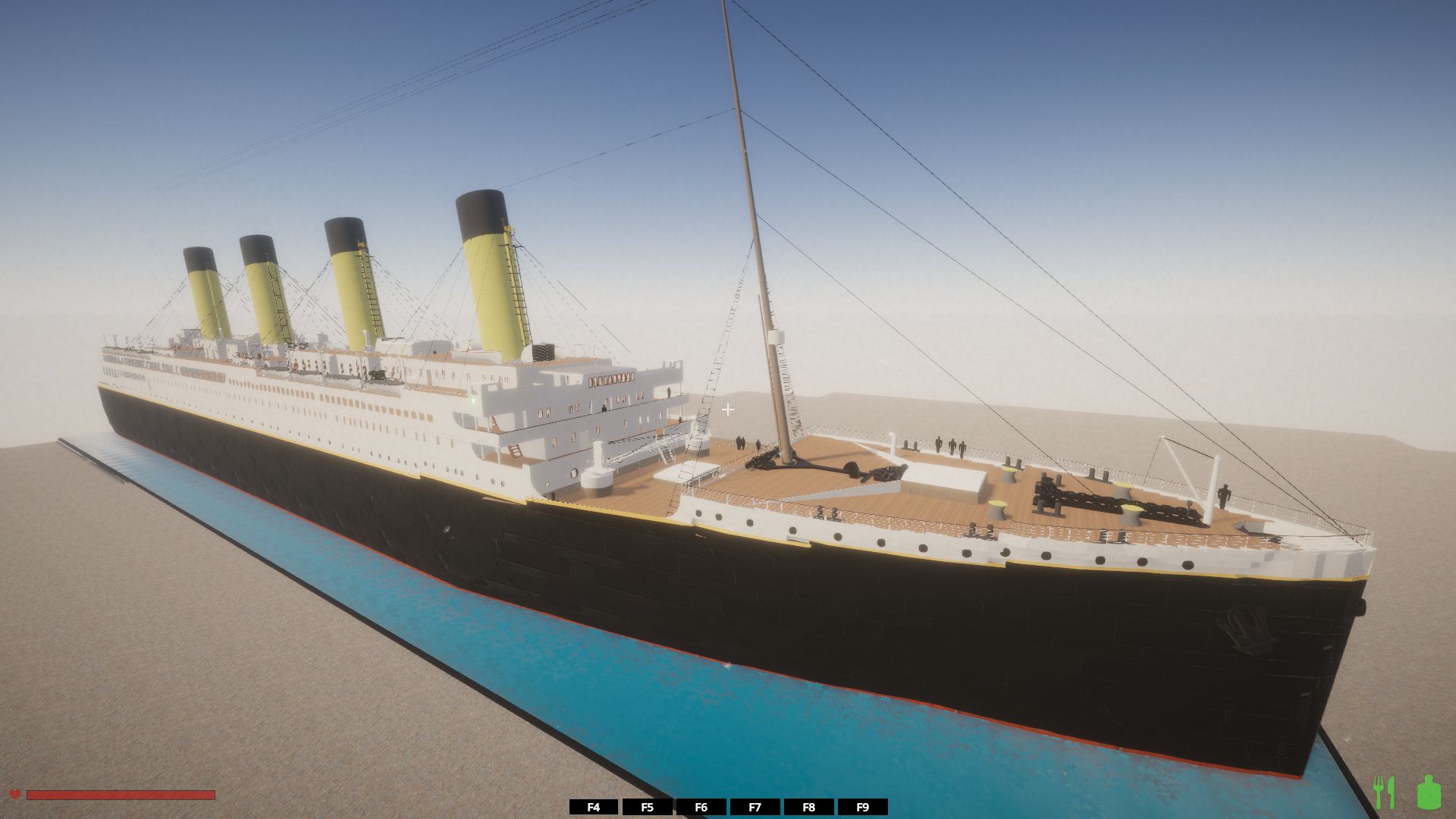The height and width of the screenshot is (819, 1456).
Task: Click the green water bottle thirst icon
Action: 1428,792
